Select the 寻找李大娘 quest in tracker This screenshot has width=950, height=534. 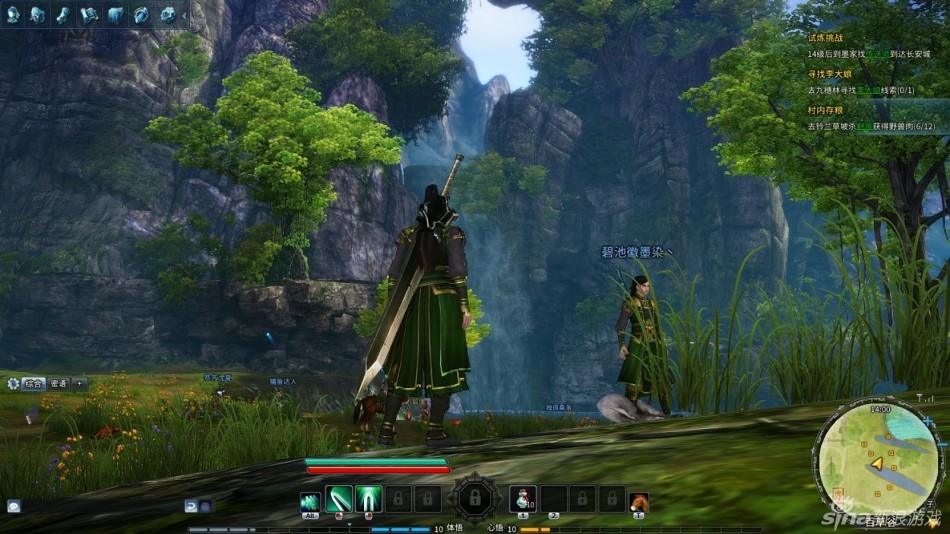pos(832,75)
